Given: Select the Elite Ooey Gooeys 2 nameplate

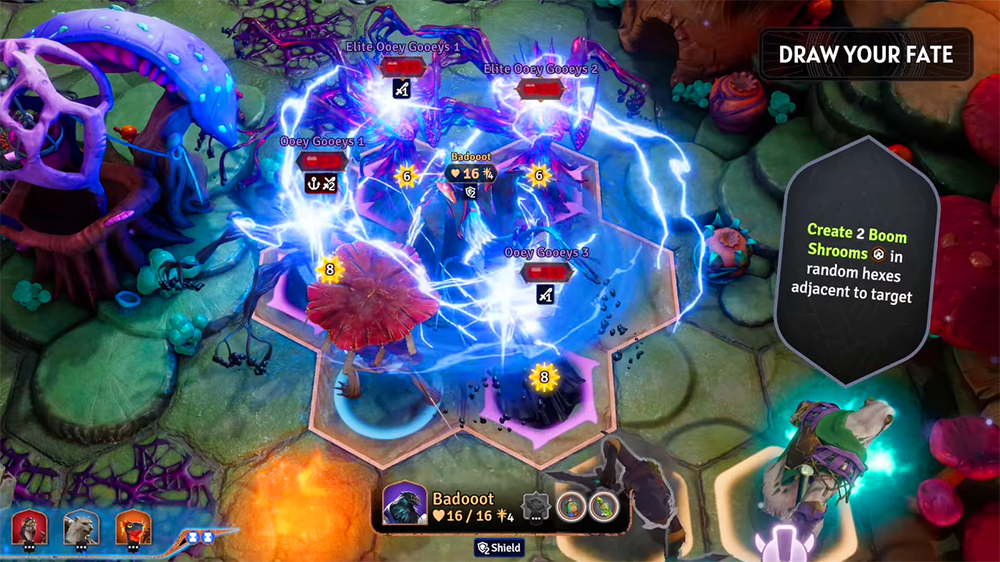Looking at the screenshot, I should [x=540, y=69].
